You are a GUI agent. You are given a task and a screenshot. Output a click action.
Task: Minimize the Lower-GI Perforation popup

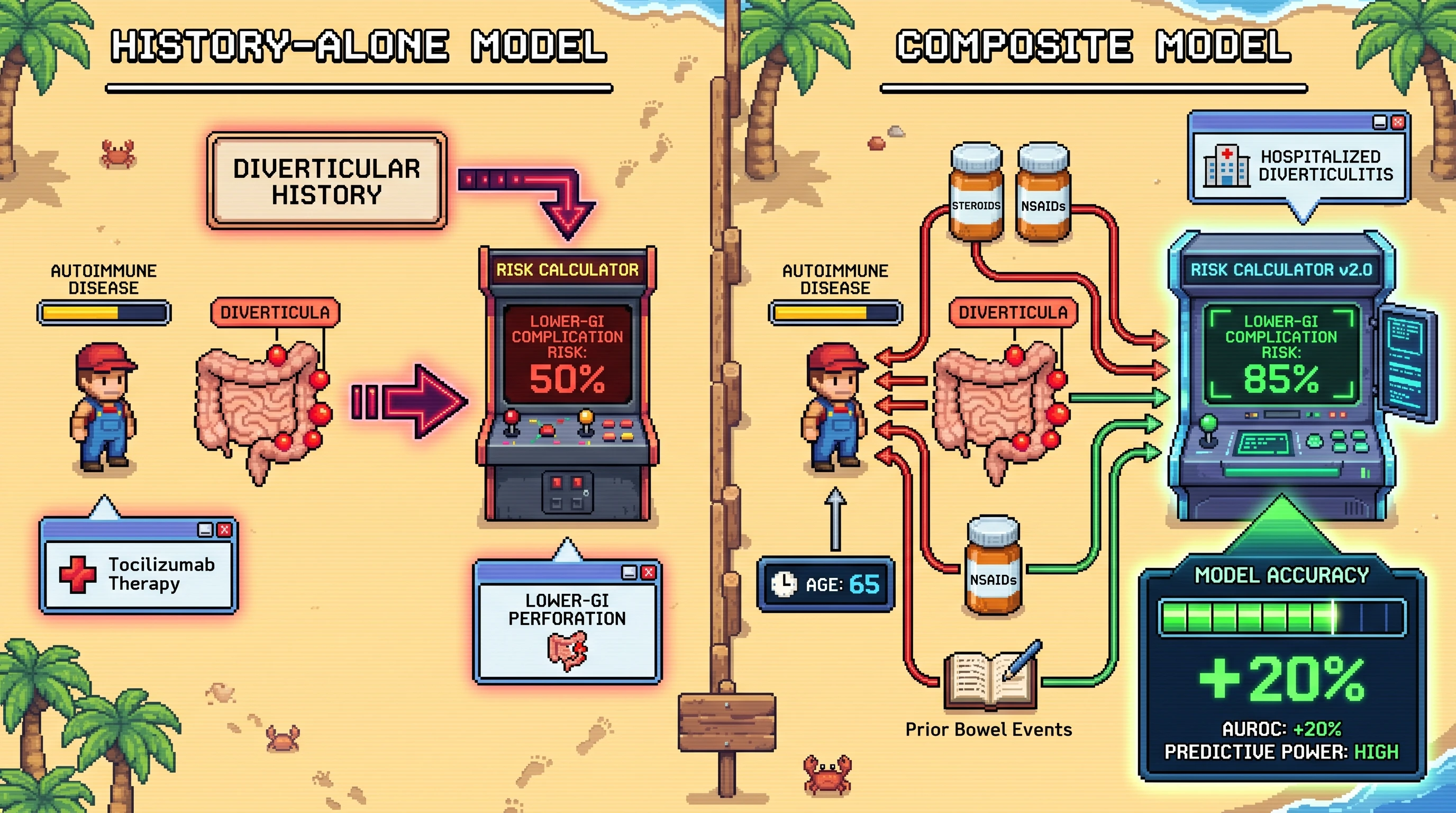pyautogui.click(x=629, y=573)
